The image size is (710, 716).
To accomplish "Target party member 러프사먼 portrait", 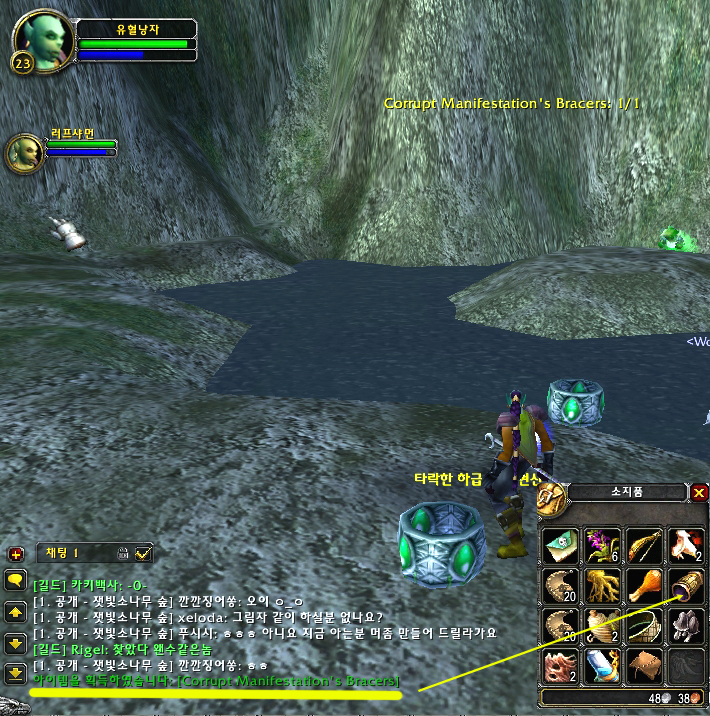I will pos(23,153).
